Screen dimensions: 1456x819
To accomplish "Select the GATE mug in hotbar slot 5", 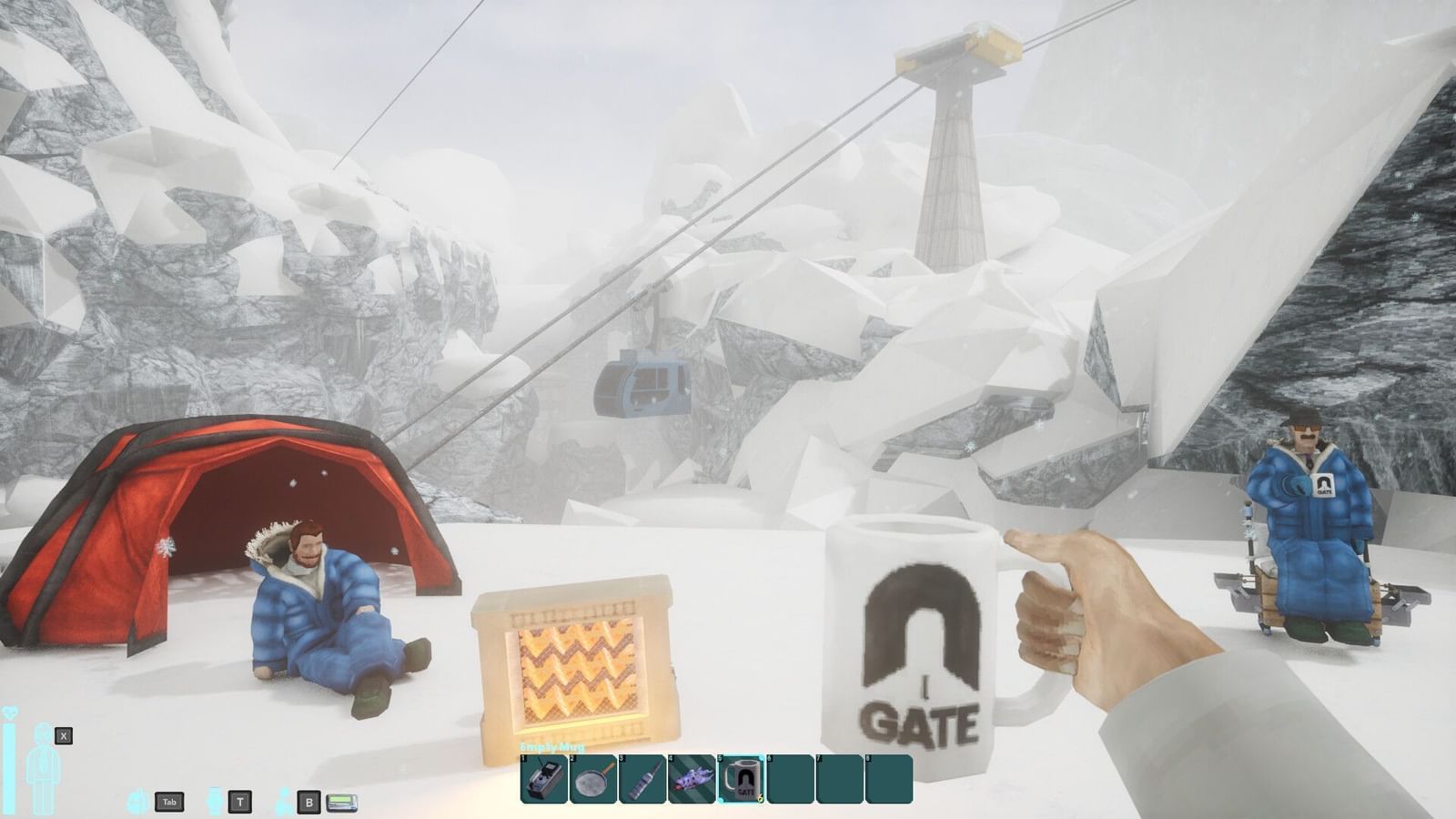I will (739, 779).
